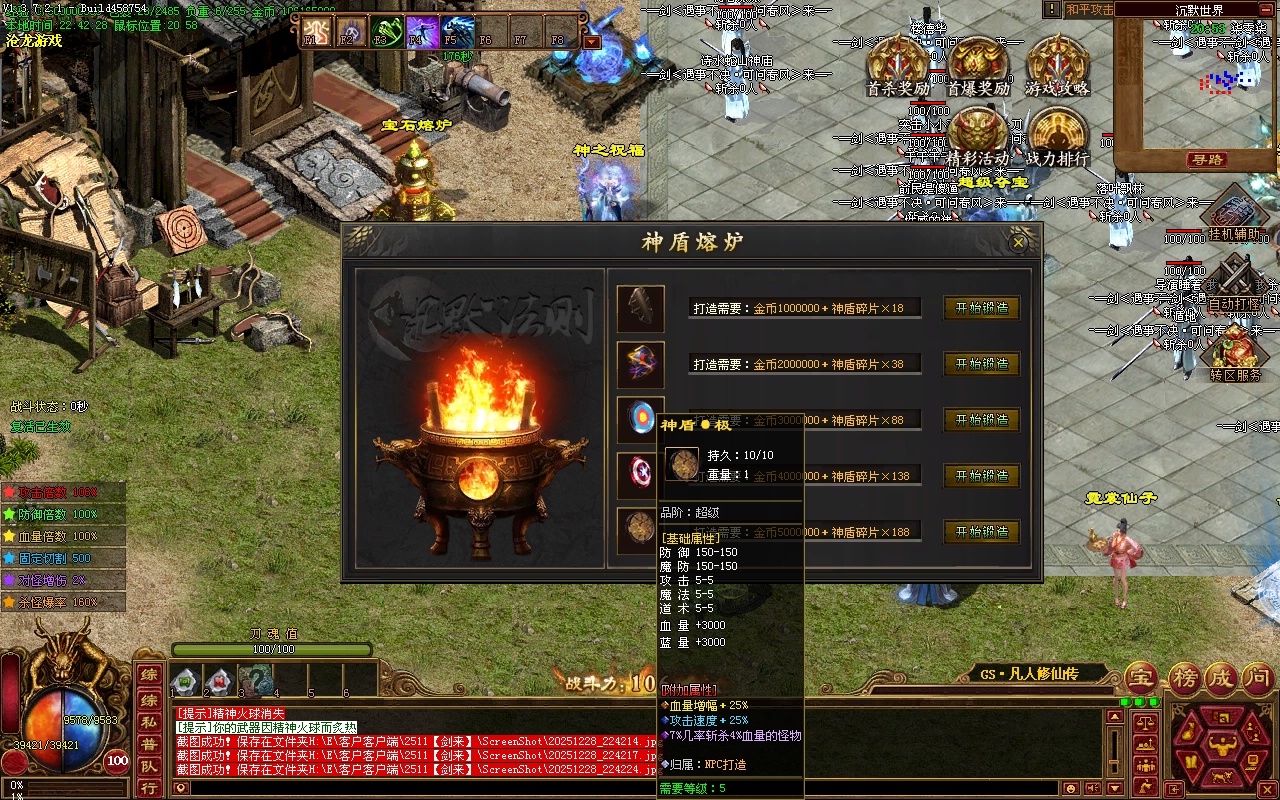Open the 首爆奖励 first-drop rewards

pos(977,64)
